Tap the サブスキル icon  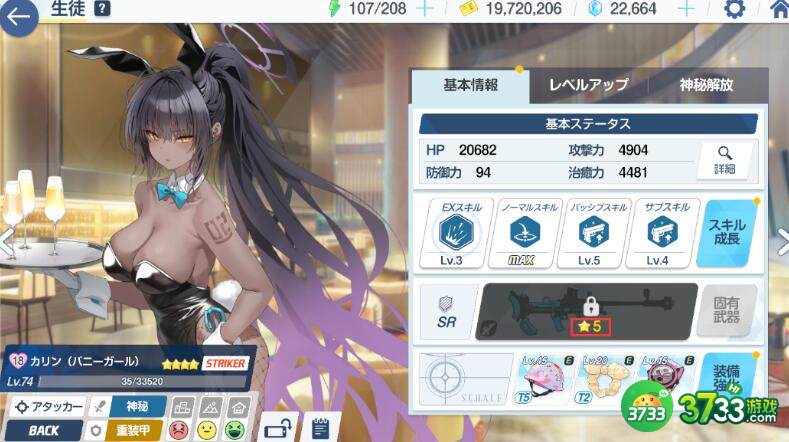click(x=660, y=232)
